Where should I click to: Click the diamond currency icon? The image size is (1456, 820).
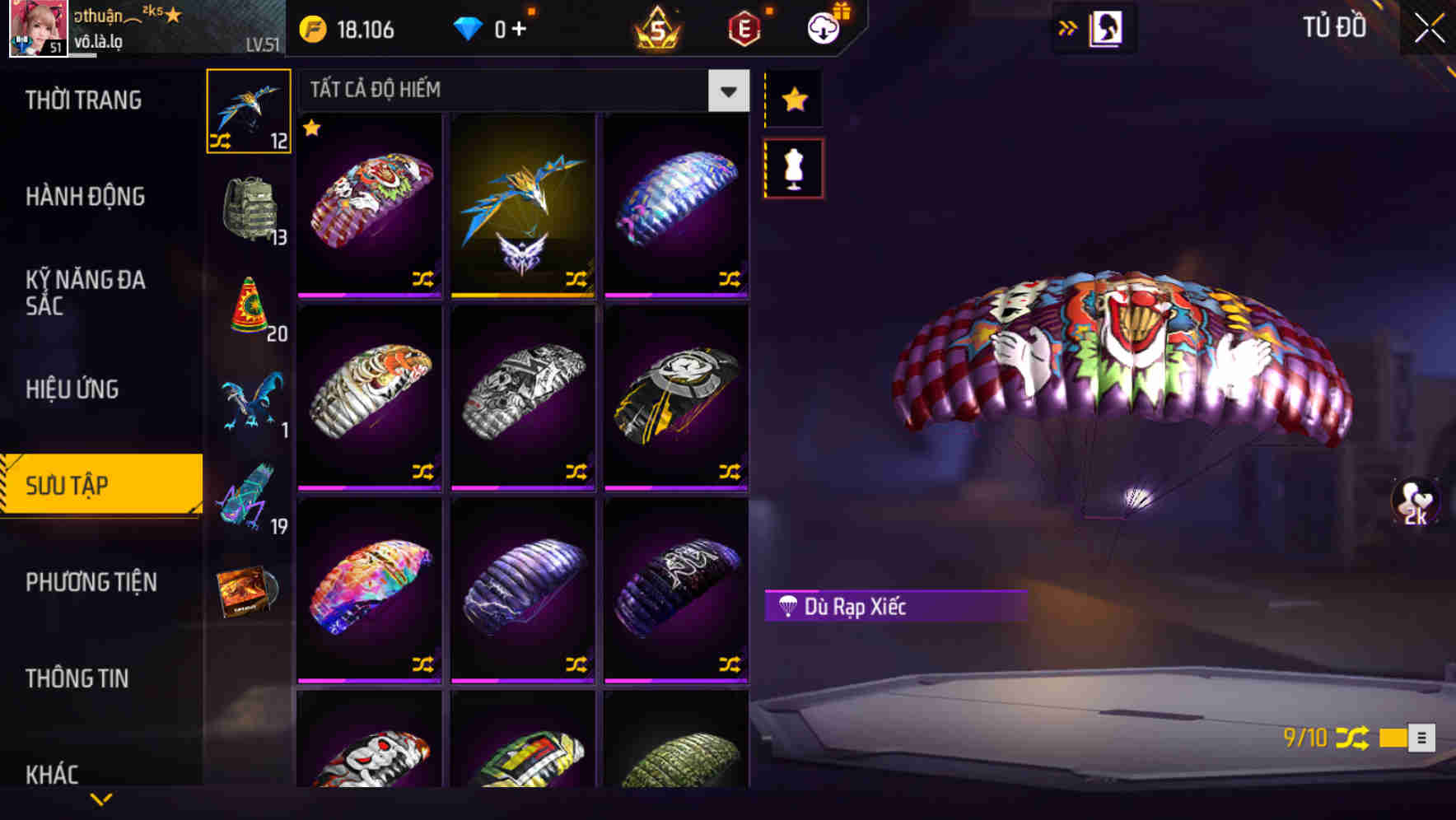pos(468,29)
